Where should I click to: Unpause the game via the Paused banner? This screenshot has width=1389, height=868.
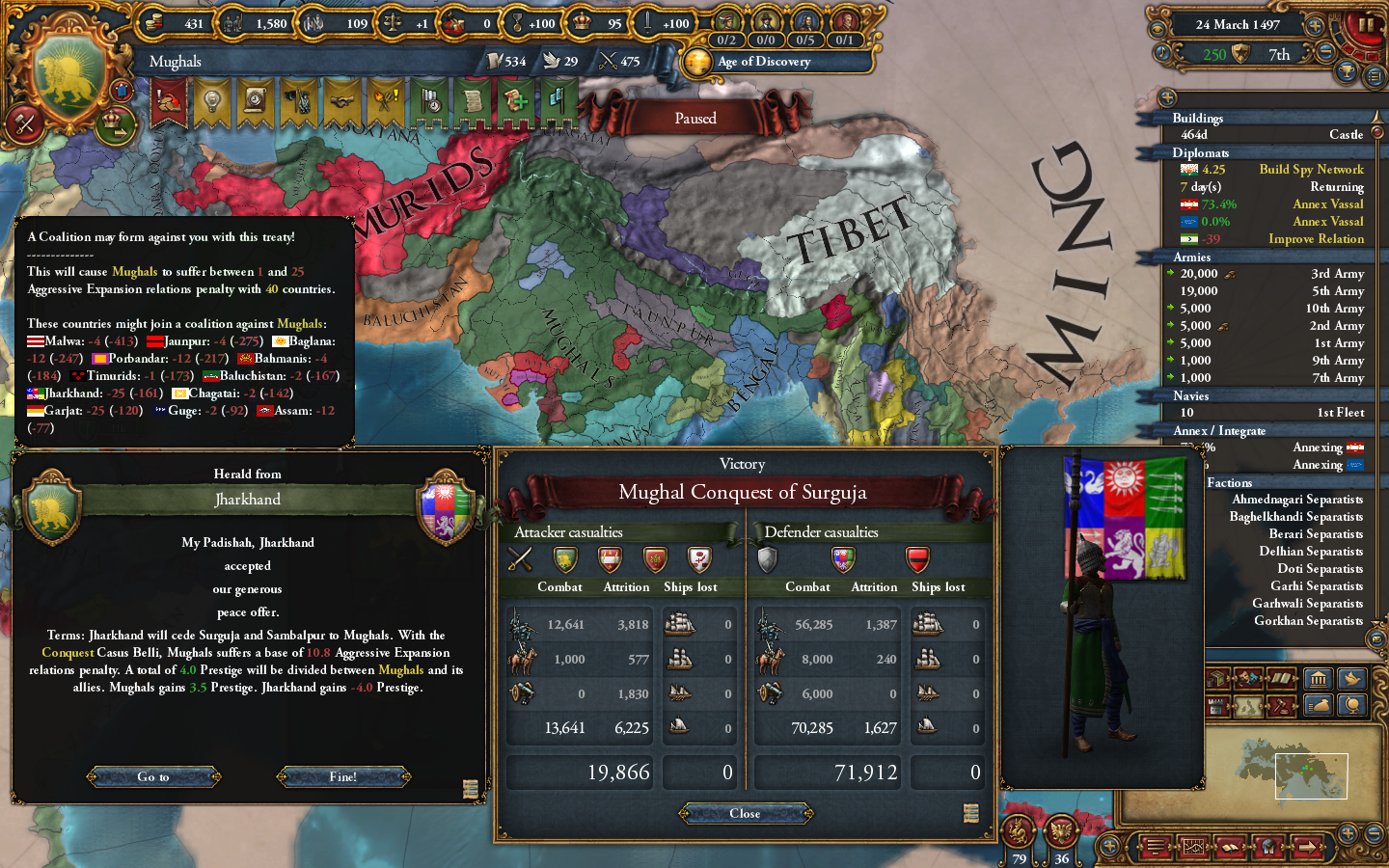tap(694, 118)
